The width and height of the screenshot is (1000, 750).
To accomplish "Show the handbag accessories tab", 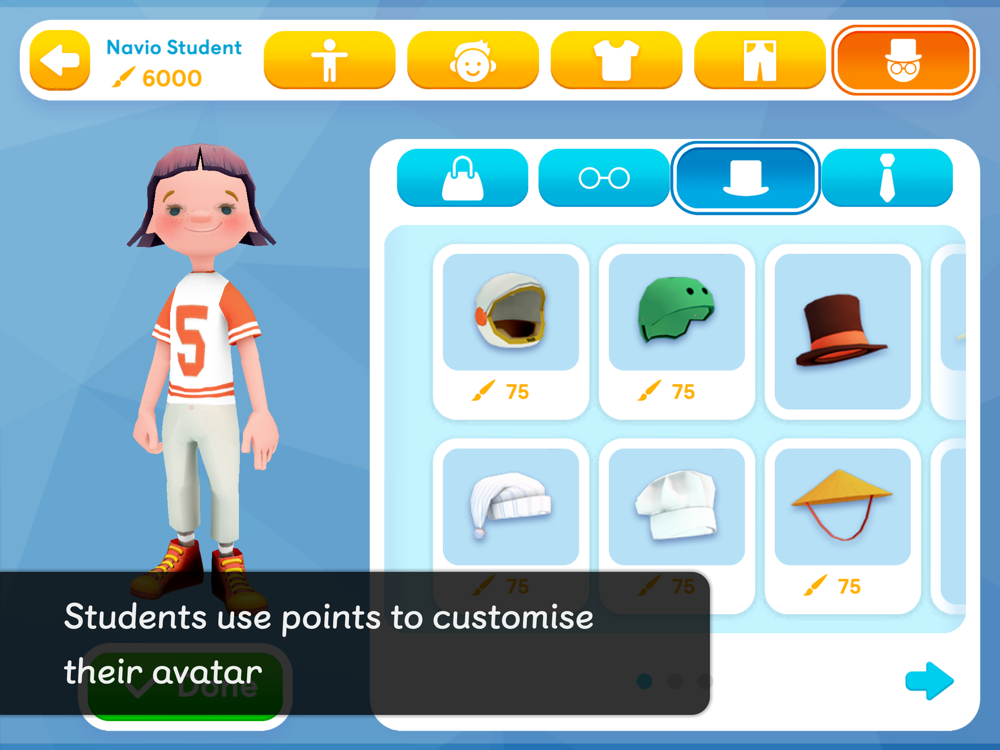I will tap(462, 178).
